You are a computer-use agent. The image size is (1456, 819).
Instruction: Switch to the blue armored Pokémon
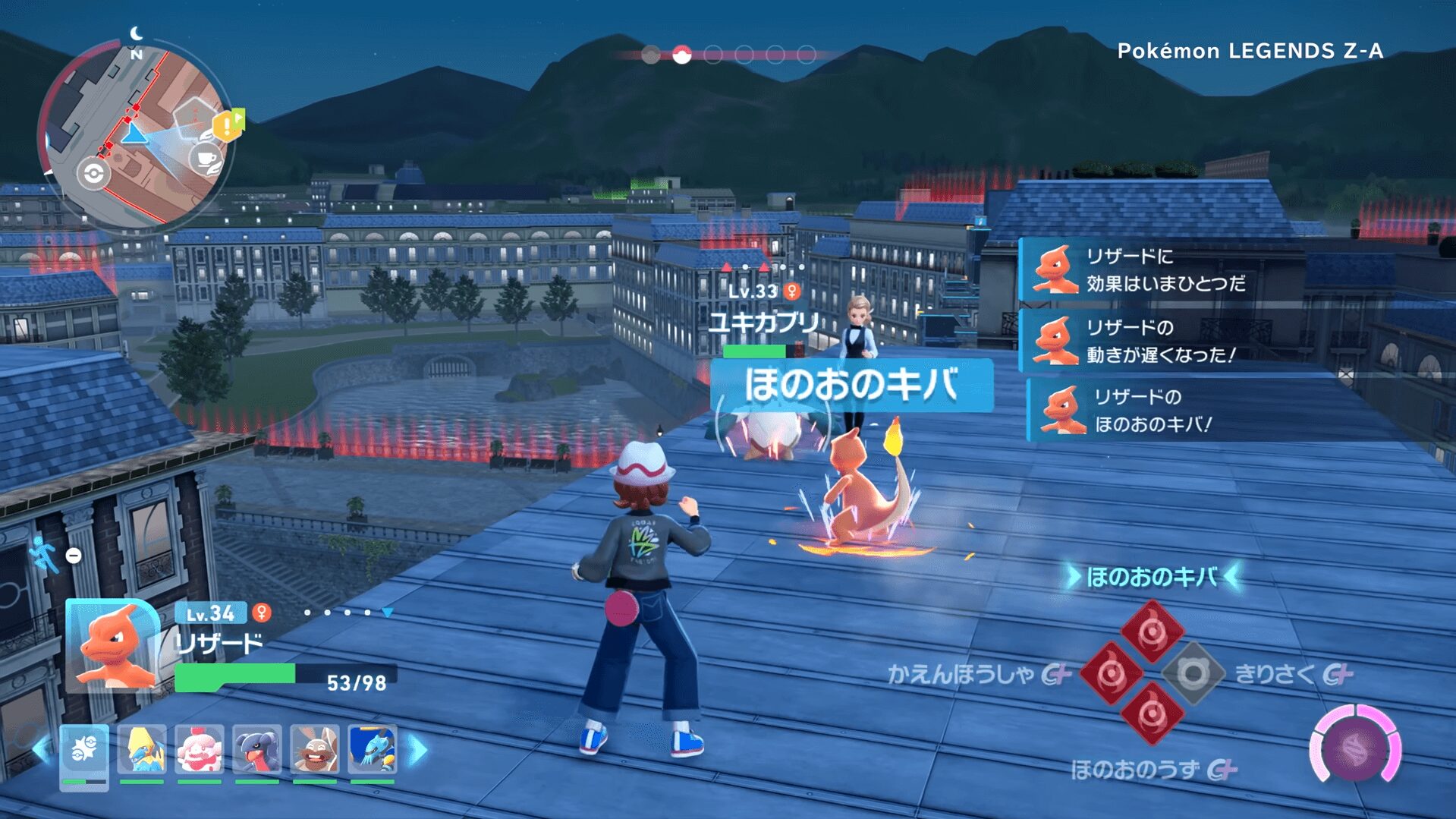point(372,750)
